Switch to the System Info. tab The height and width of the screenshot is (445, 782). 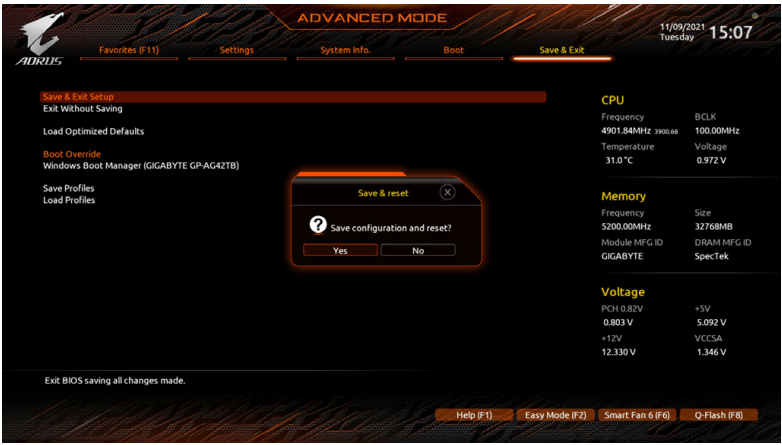coord(345,50)
